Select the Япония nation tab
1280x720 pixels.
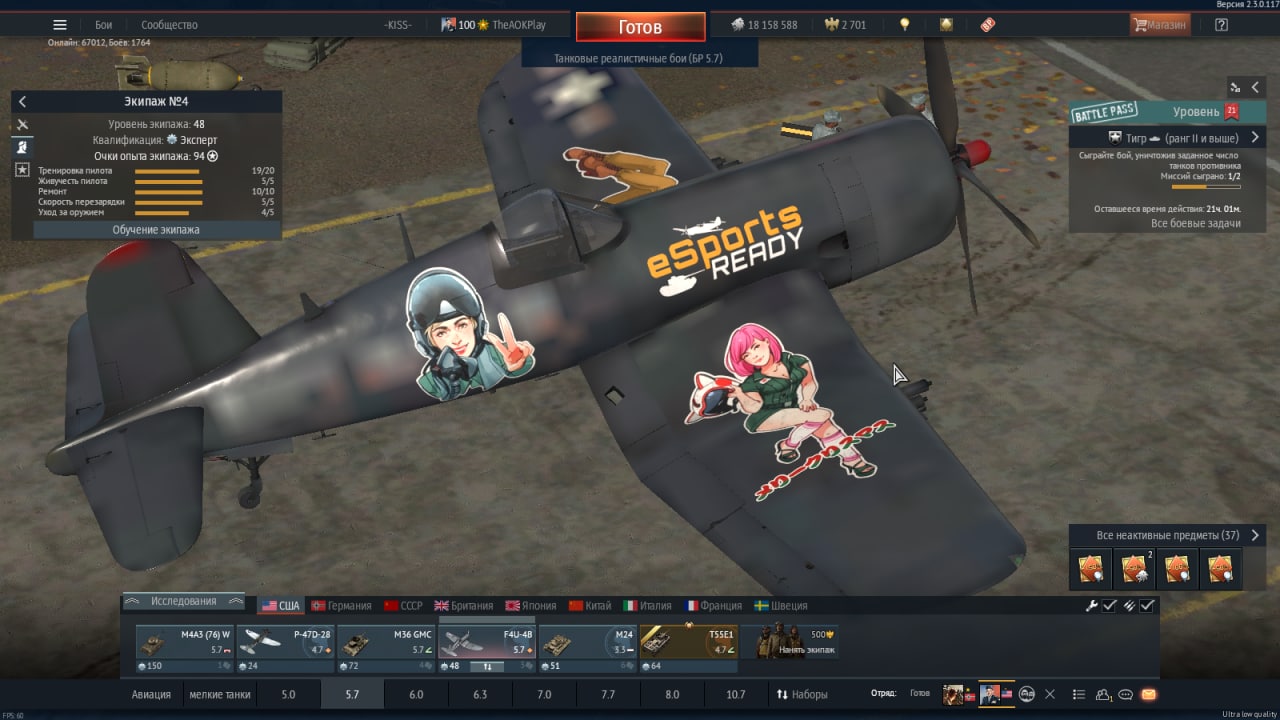(531, 606)
